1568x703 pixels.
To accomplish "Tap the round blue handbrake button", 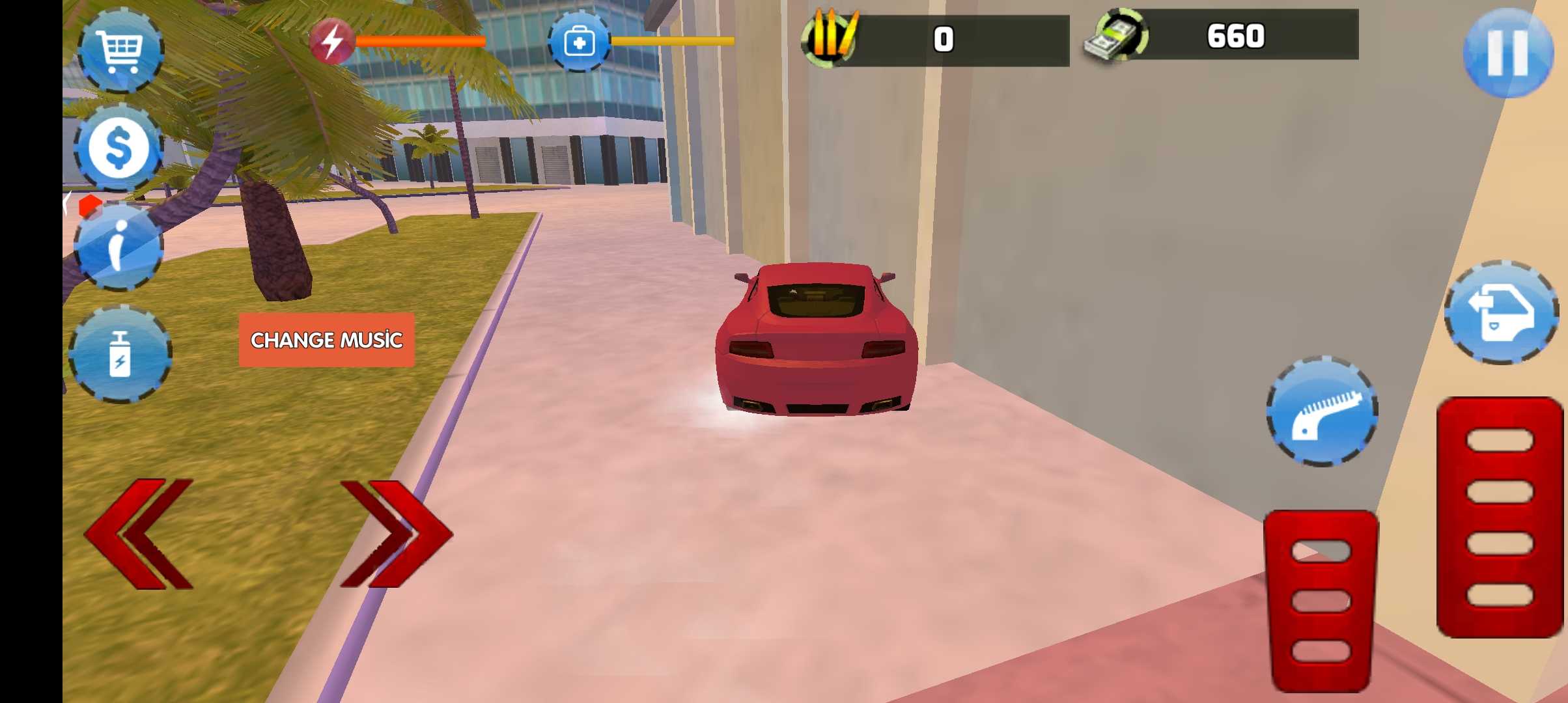I will coord(1322,411).
